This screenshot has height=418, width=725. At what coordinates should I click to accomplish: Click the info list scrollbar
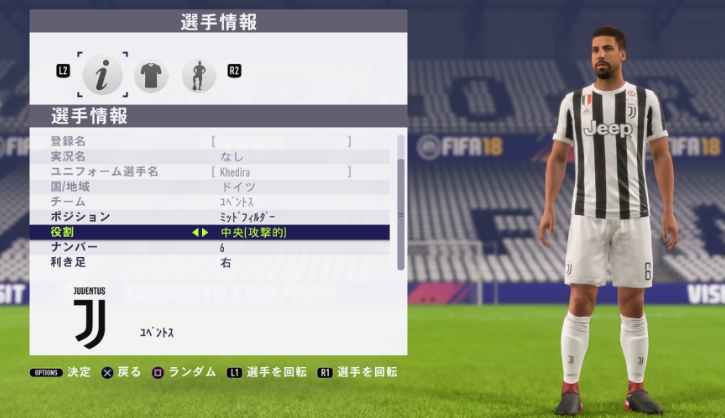point(401,200)
